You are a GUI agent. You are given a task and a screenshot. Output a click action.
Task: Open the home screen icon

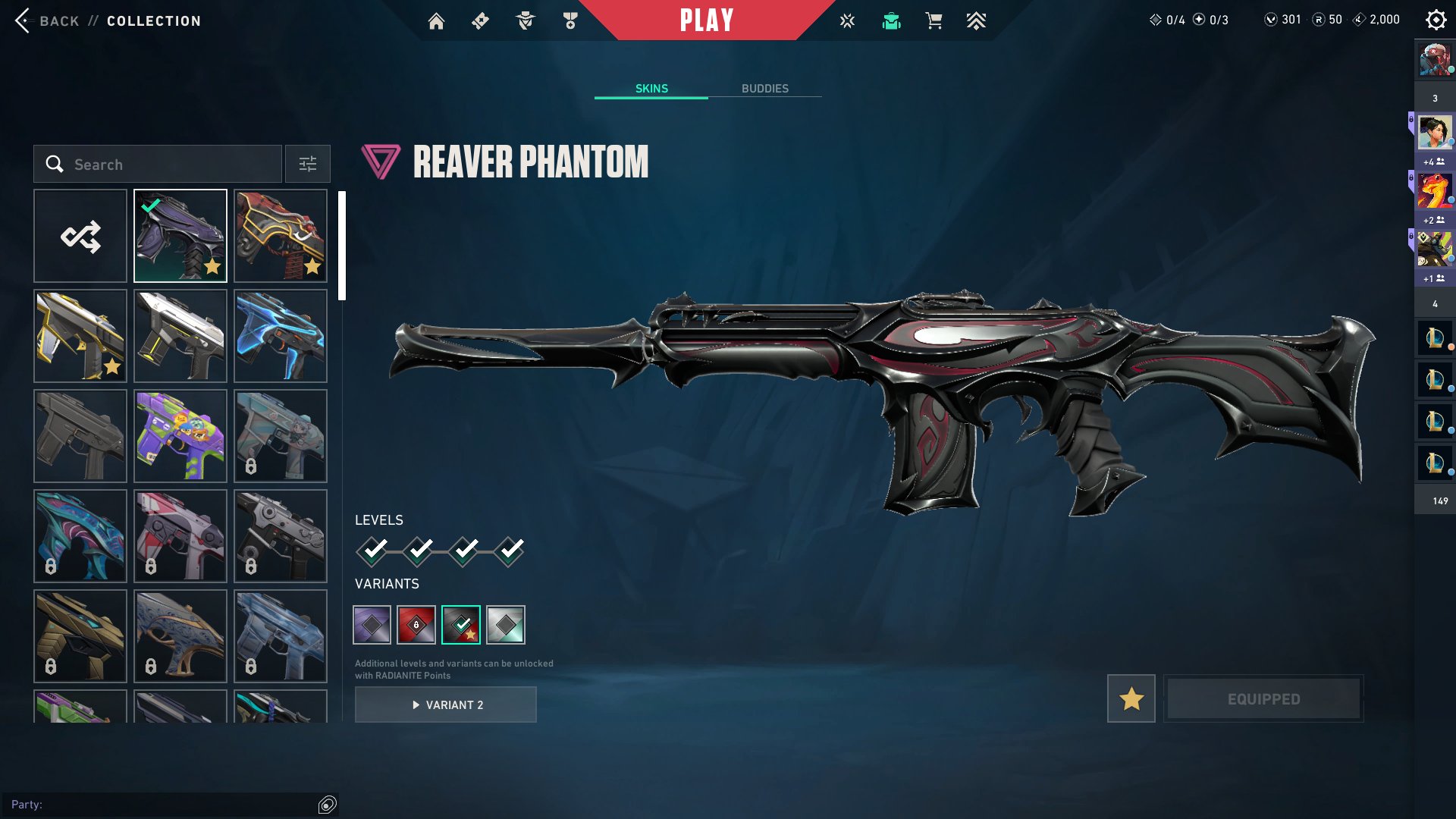tap(436, 21)
